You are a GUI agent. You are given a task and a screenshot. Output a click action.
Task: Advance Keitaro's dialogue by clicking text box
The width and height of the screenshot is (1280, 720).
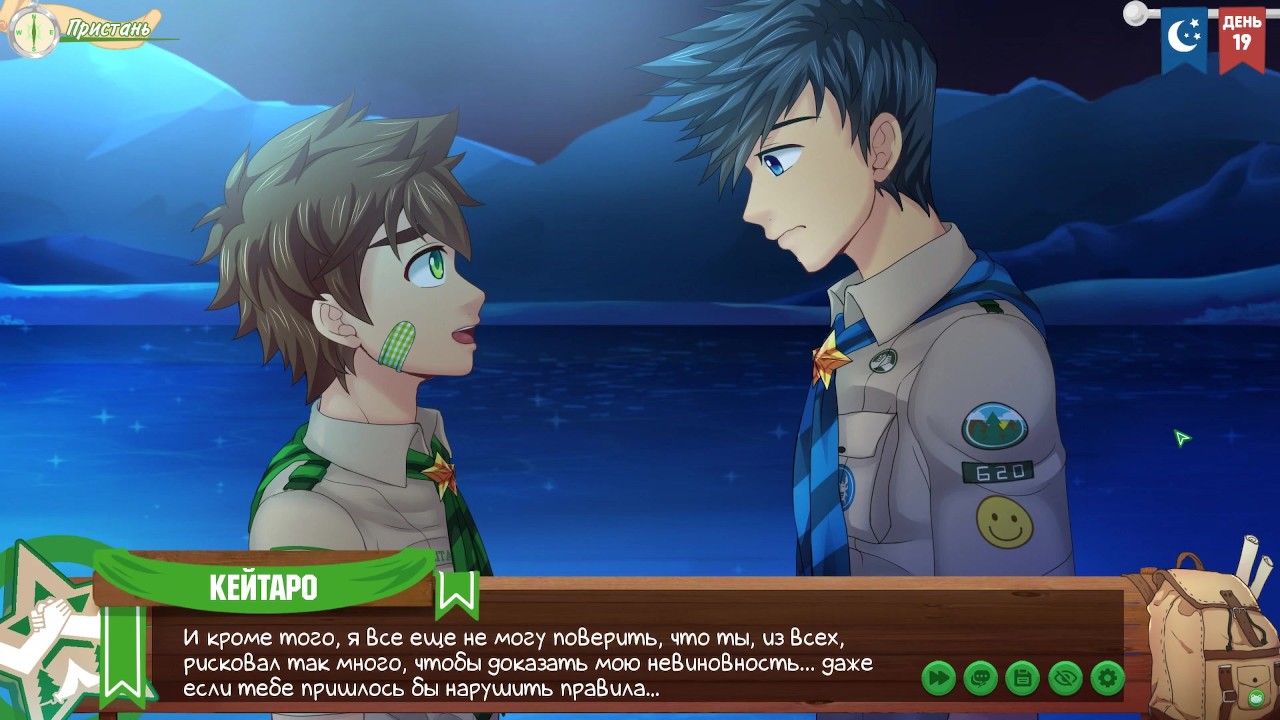[530, 662]
